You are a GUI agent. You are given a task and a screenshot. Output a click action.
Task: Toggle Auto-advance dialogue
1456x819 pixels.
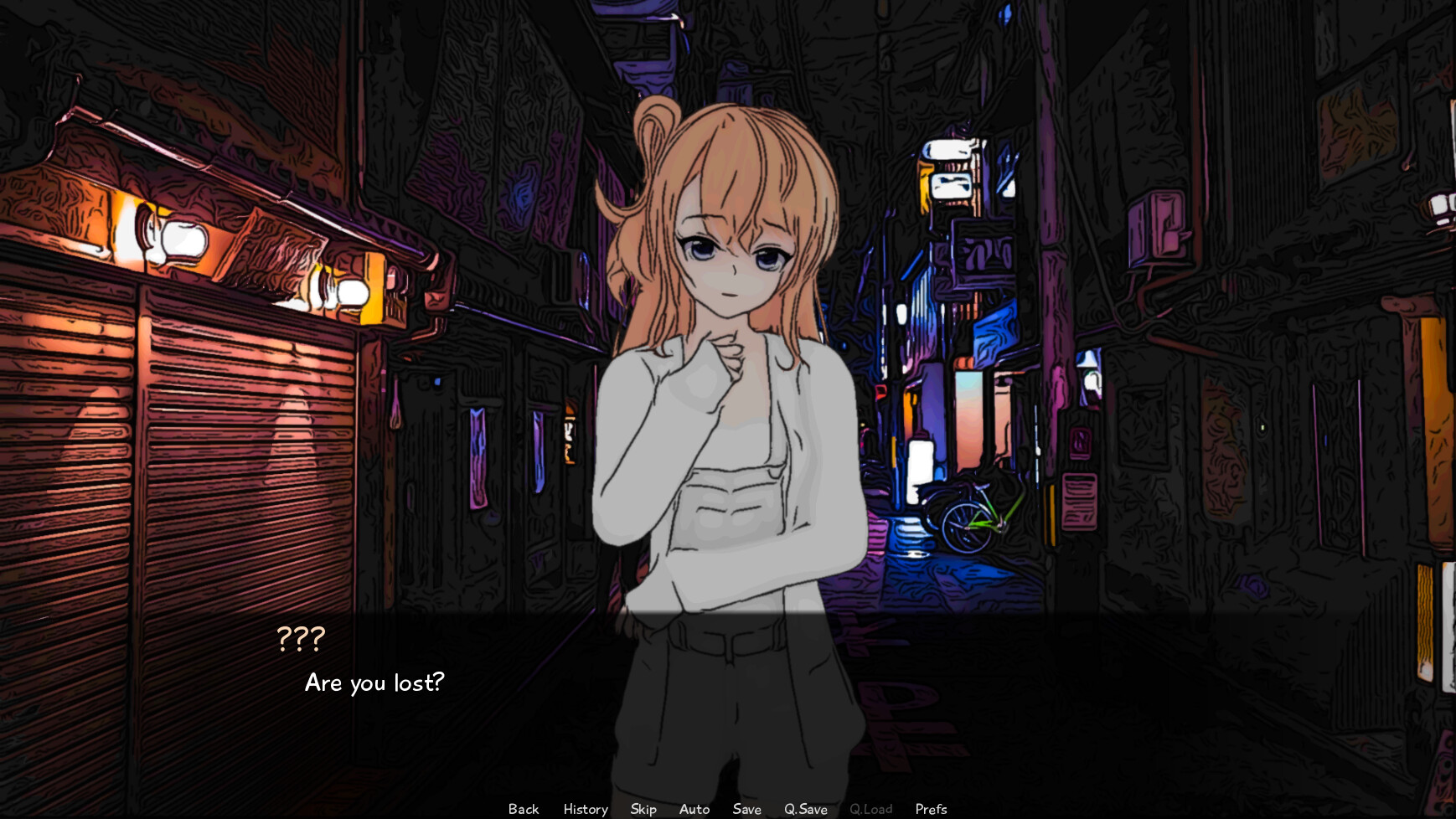694,809
